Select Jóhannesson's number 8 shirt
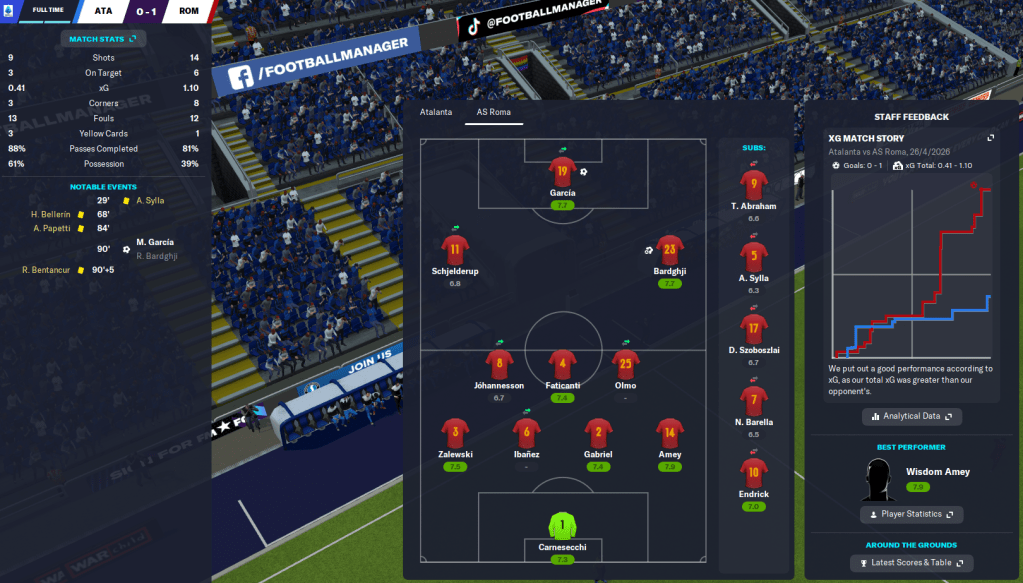 click(498, 364)
